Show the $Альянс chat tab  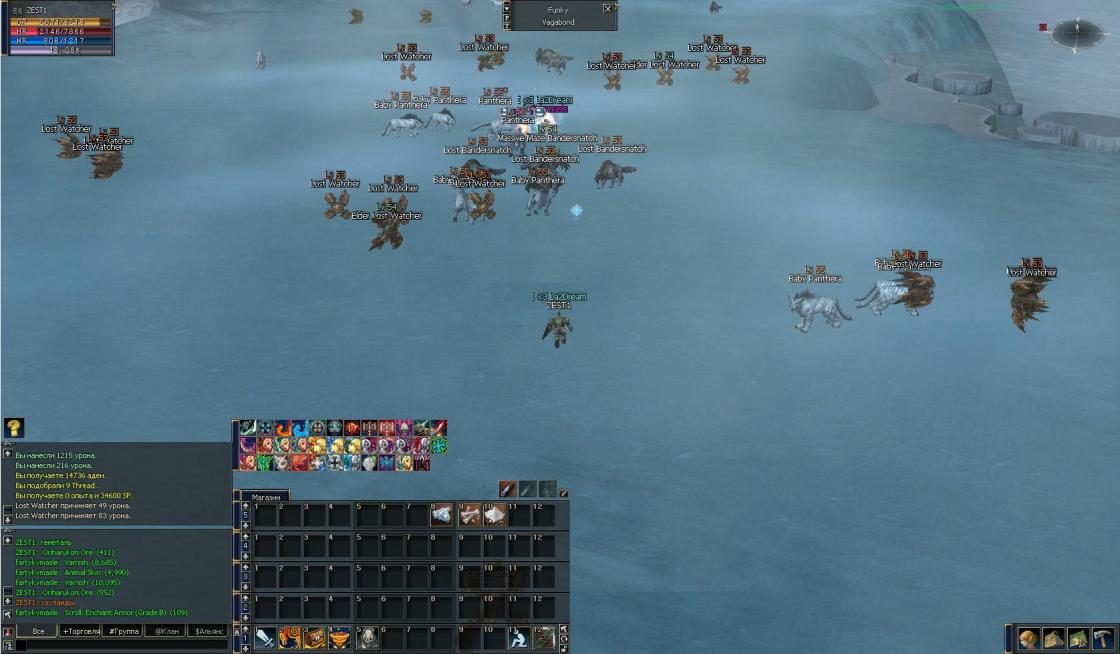tap(208, 631)
